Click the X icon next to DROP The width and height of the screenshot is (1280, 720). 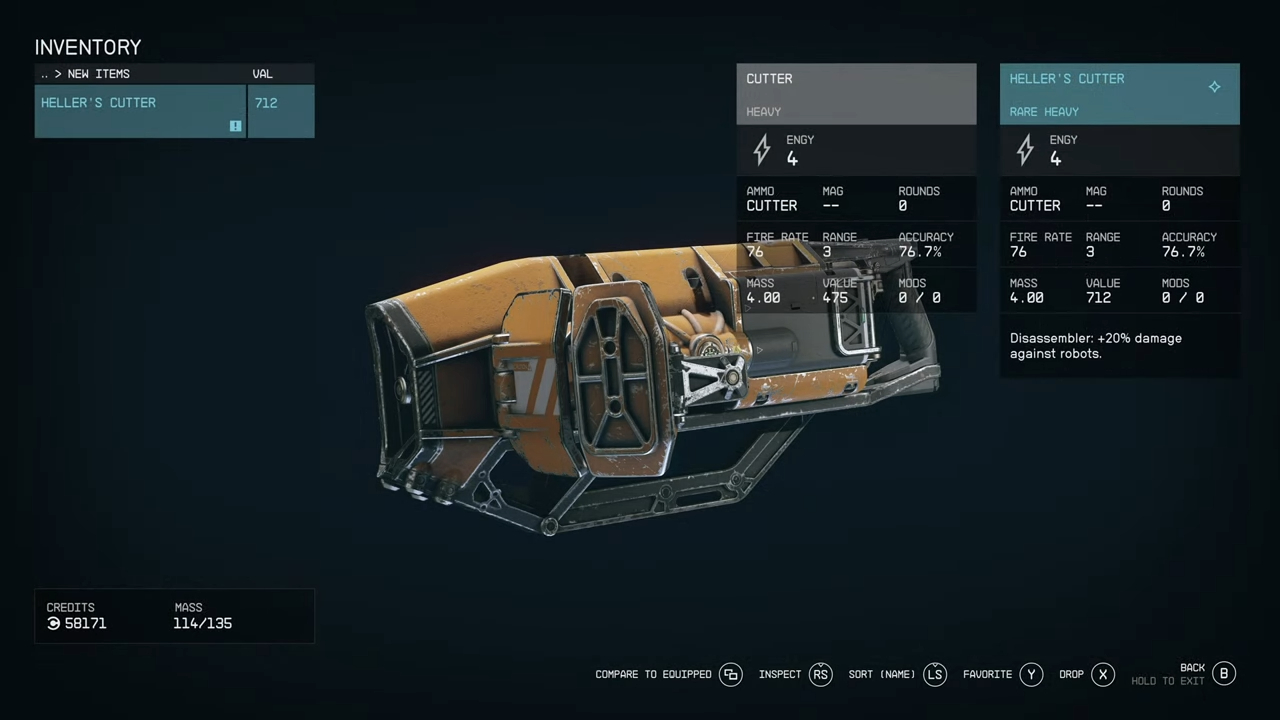click(x=1103, y=674)
